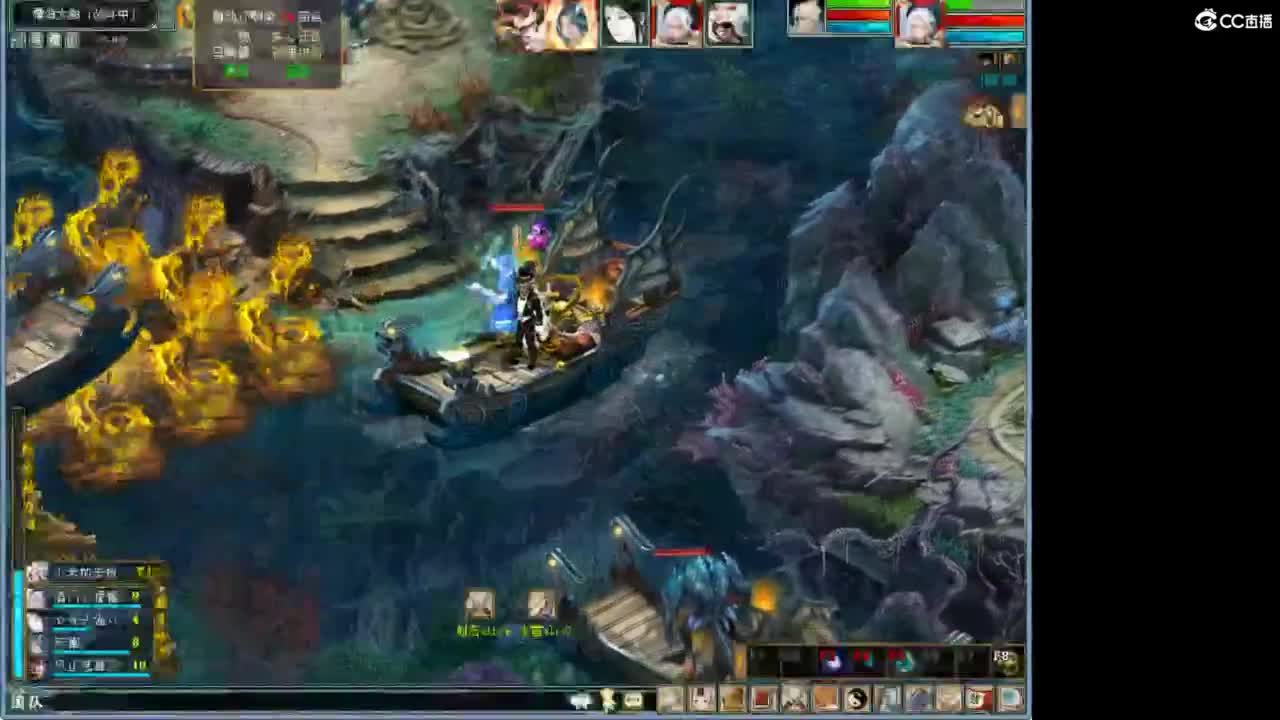The image size is (1280, 720).
Task: Toggle the first small button below the zone name bar
Action: coord(13,40)
